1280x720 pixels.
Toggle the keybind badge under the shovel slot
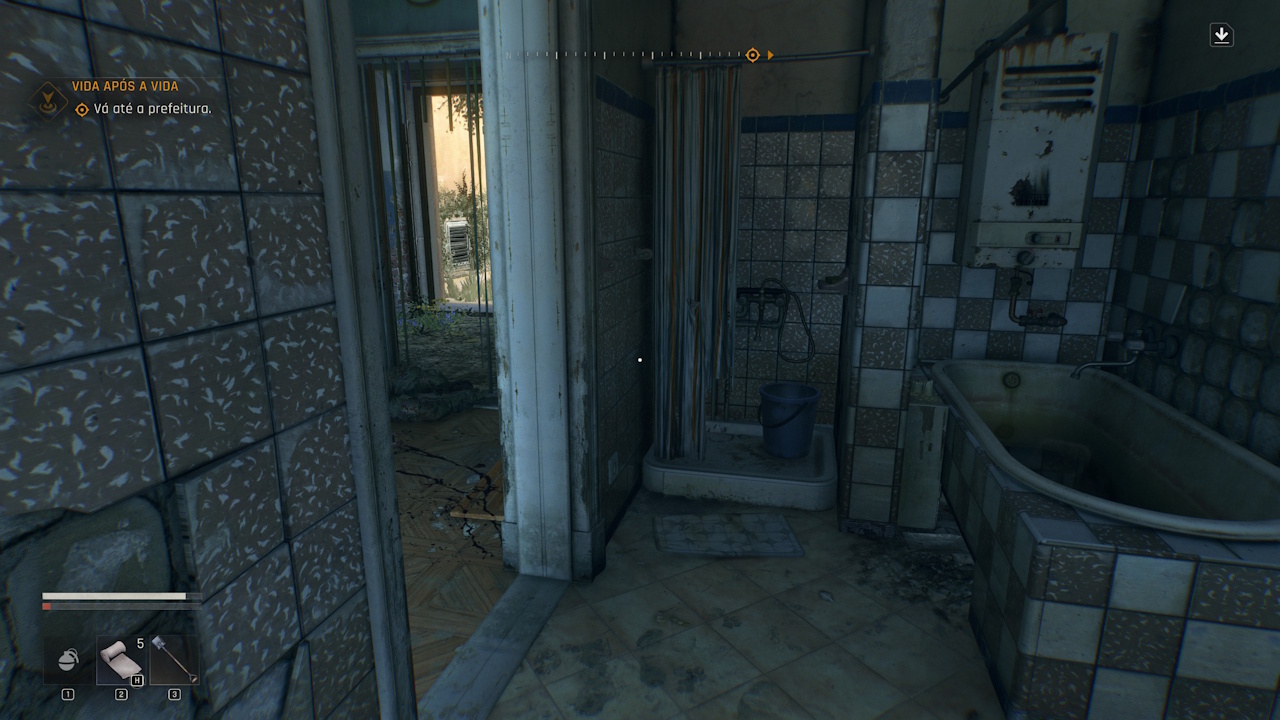click(173, 692)
